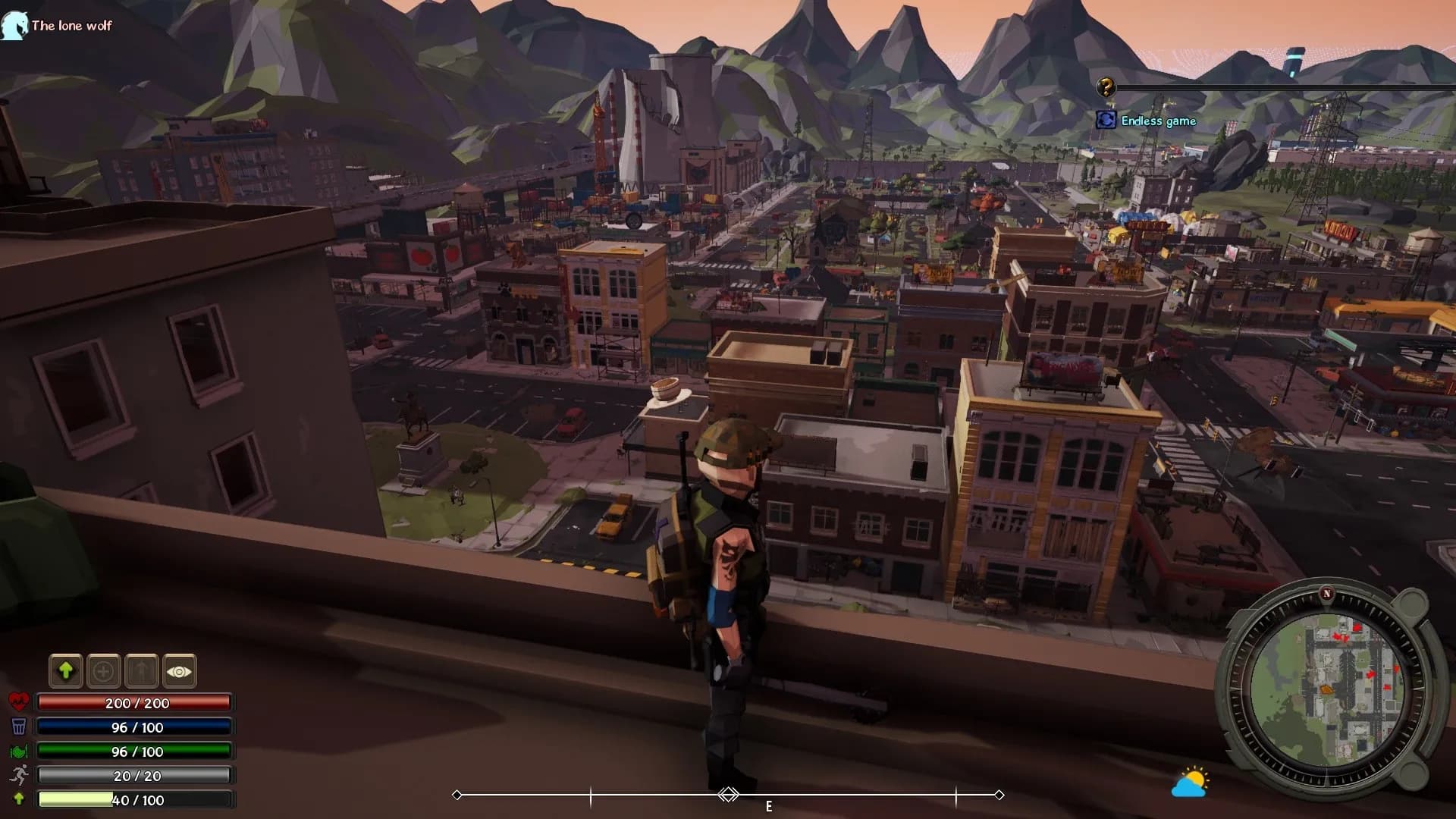Select the green level-up arrow icon
Image resolution: width=1456 pixels, height=819 pixels.
pyautogui.click(x=65, y=670)
